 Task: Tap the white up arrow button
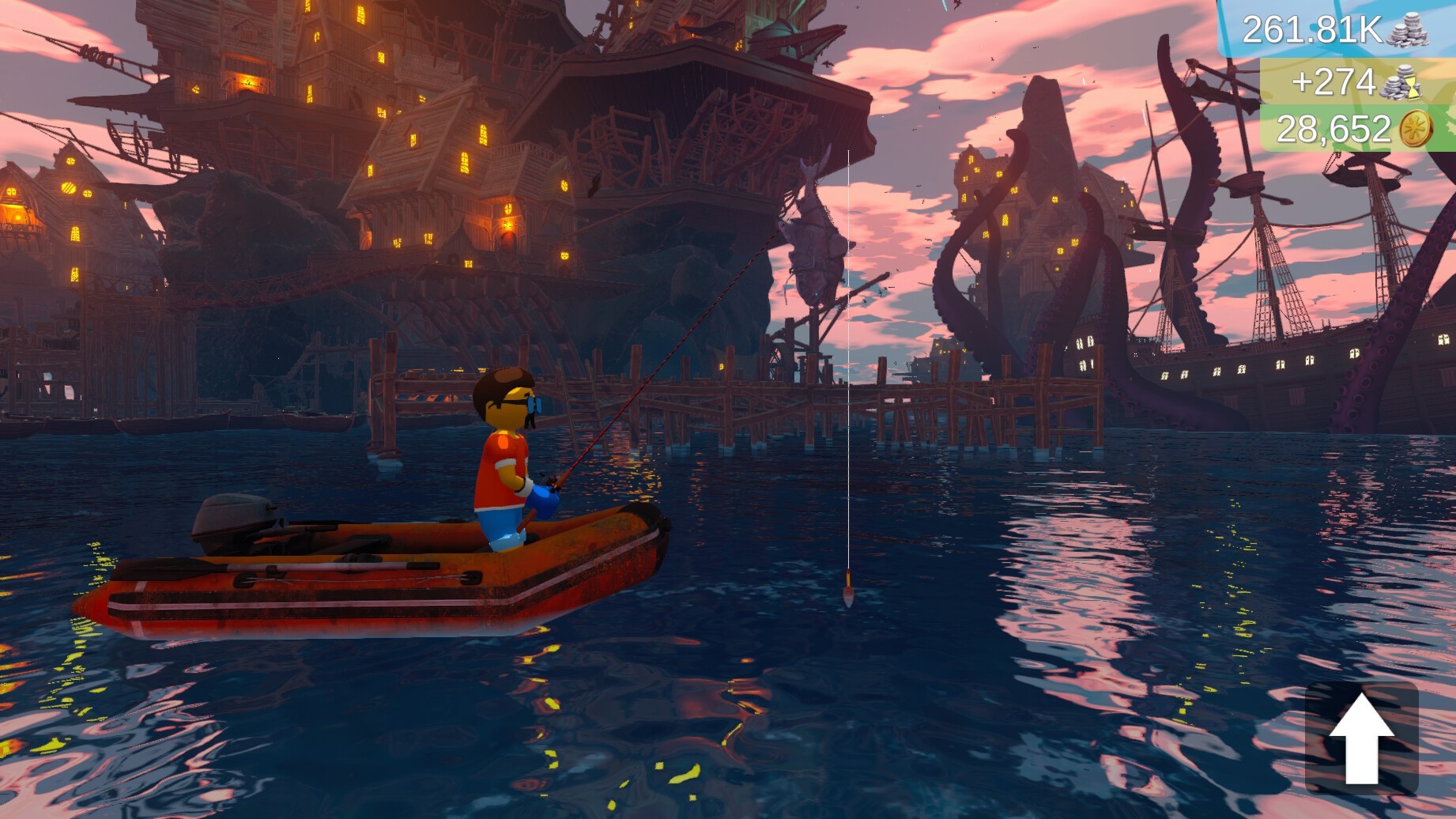[x=1360, y=738]
